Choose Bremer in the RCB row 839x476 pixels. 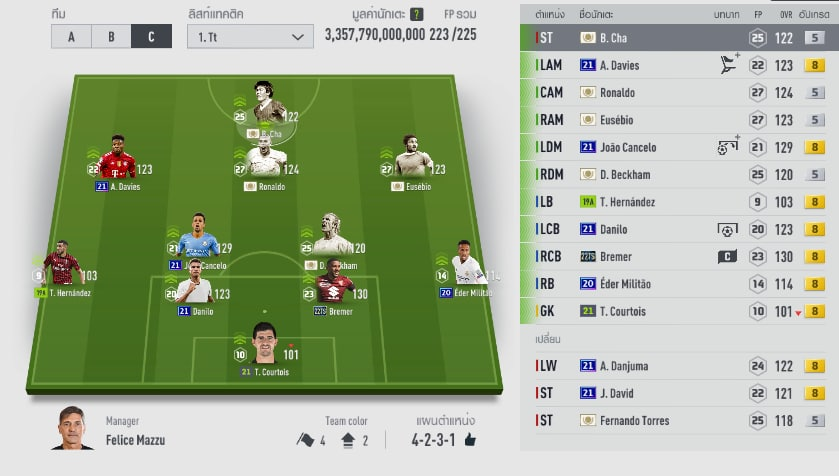click(x=680, y=256)
